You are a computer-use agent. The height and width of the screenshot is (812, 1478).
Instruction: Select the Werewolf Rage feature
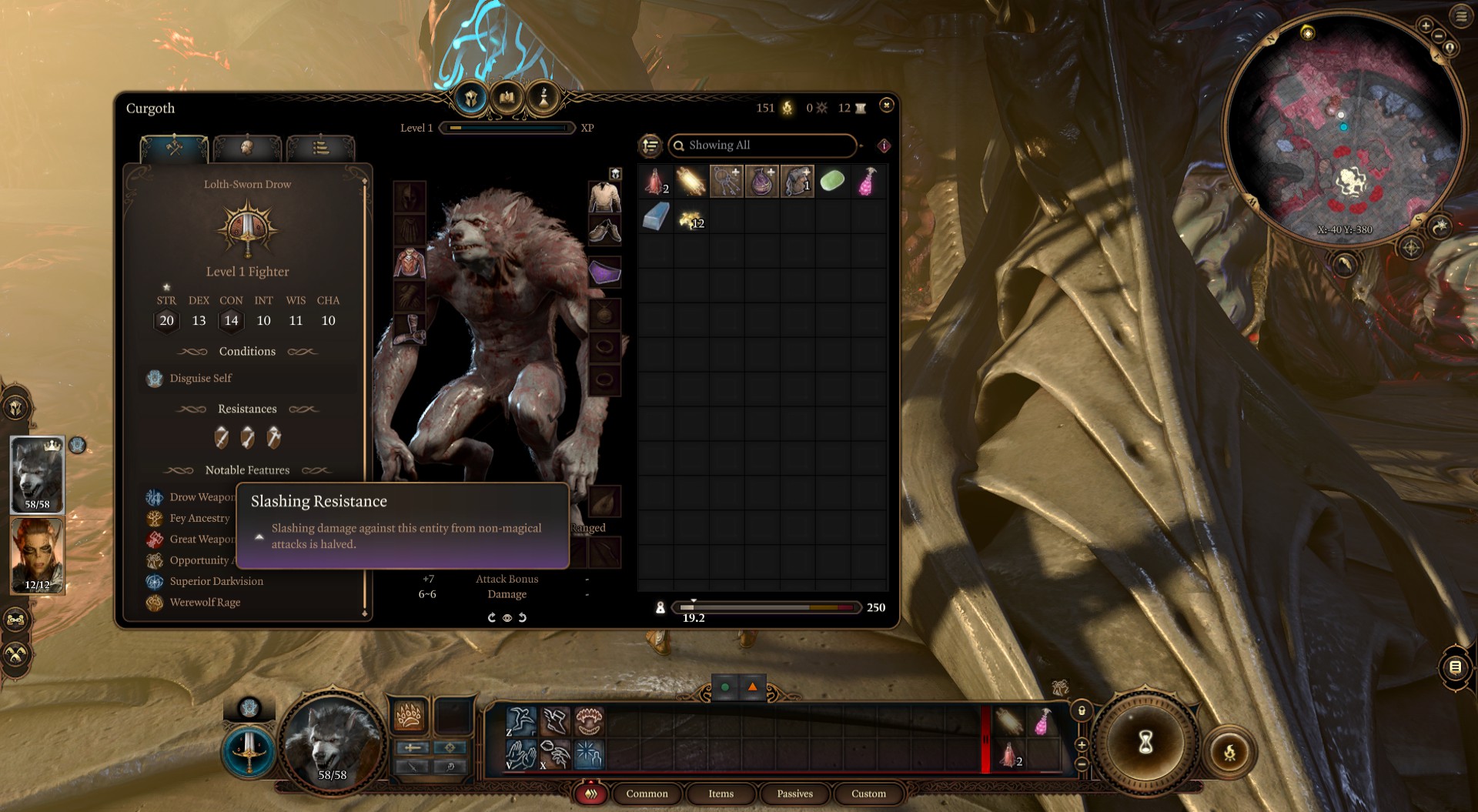coord(205,603)
